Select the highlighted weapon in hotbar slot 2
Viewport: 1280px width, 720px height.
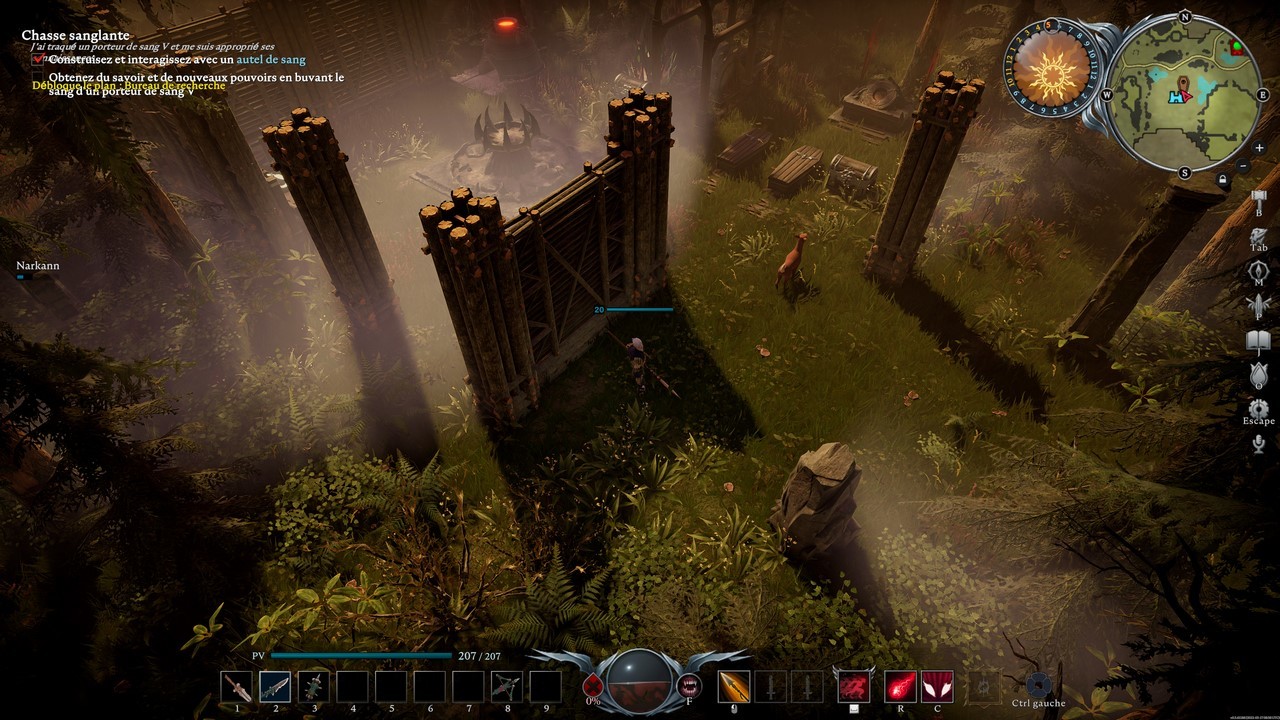(x=275, y=686)
